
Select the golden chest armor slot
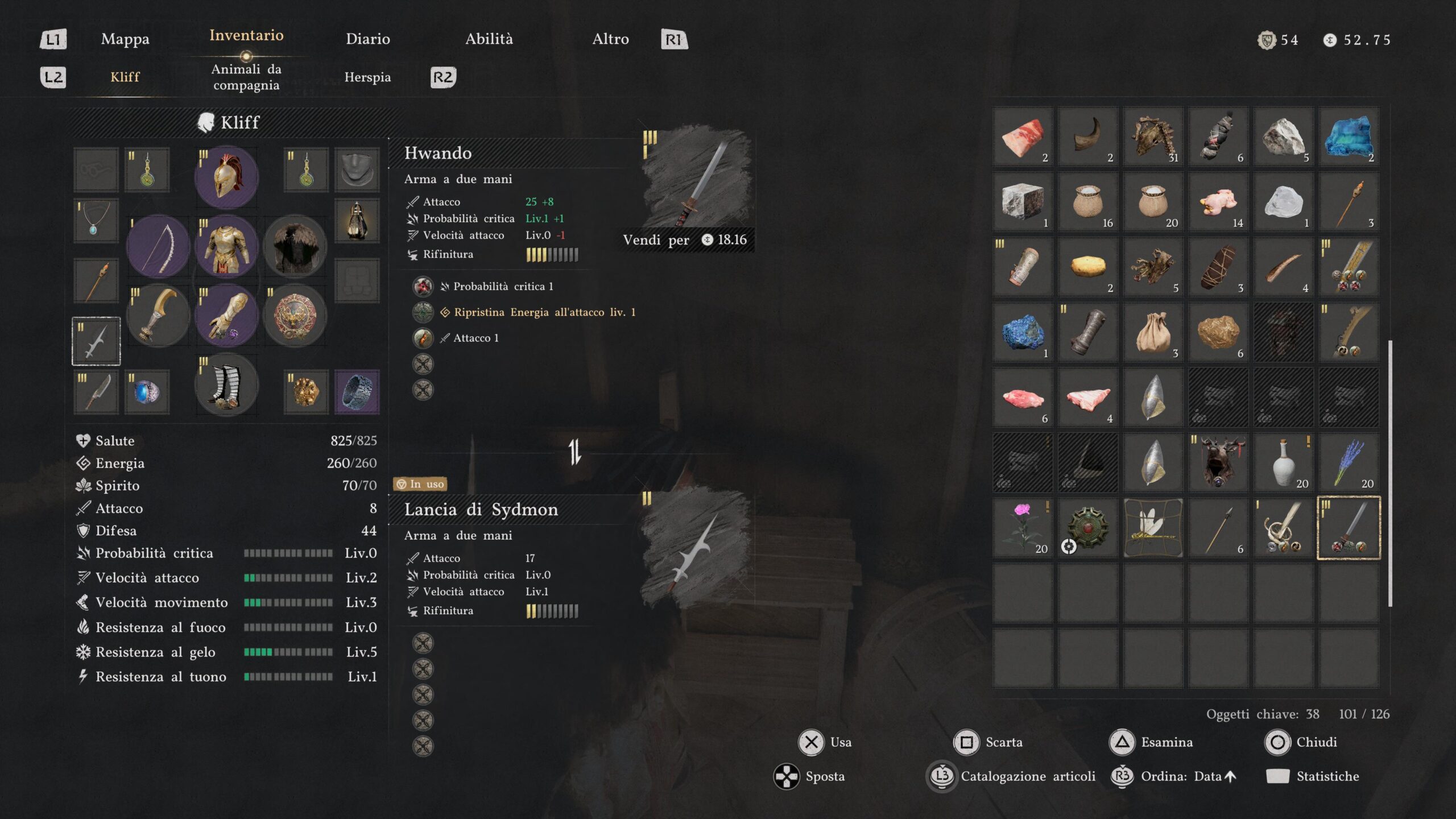pyautogui.click(x=226, y=247)
